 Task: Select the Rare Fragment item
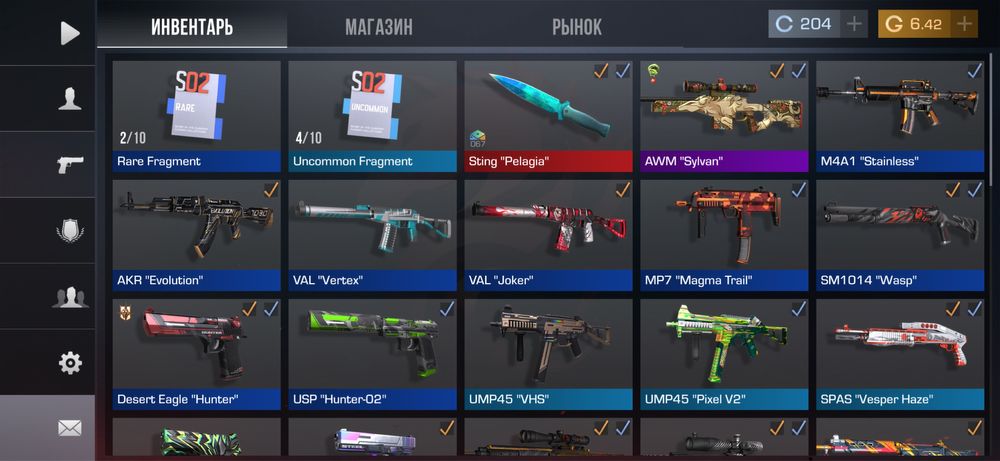196,115
